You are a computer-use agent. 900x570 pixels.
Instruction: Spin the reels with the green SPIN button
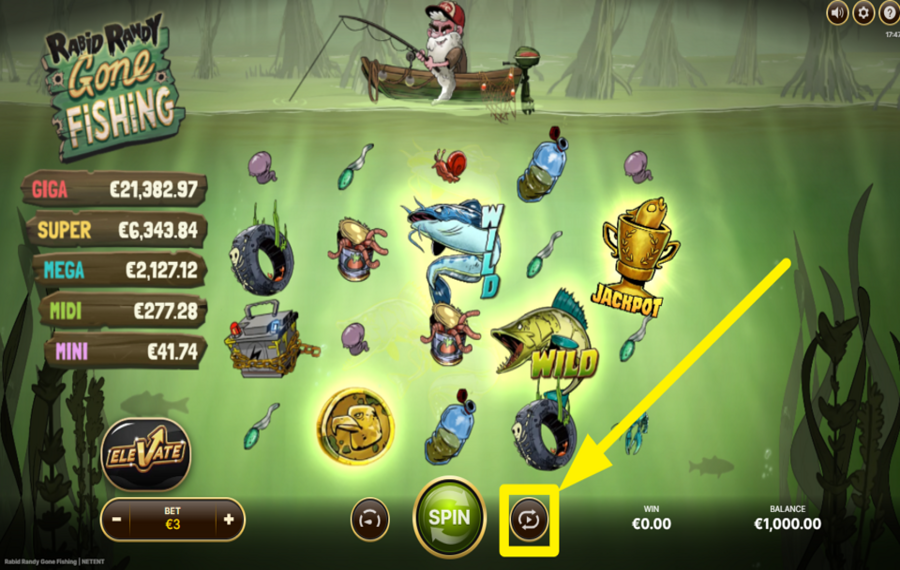(449, 519)
